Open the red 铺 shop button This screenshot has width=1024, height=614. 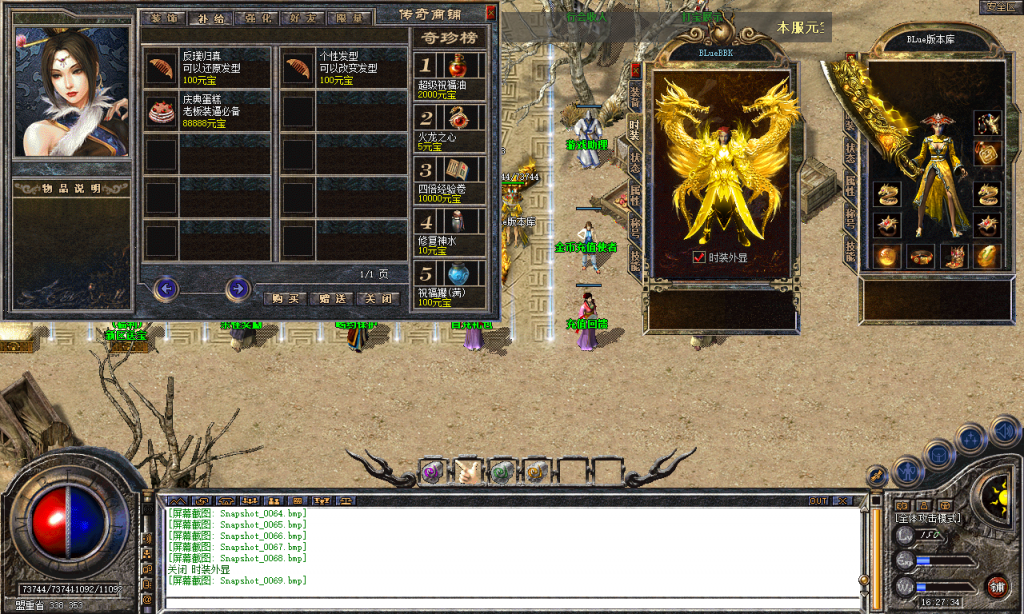[995, 585]
